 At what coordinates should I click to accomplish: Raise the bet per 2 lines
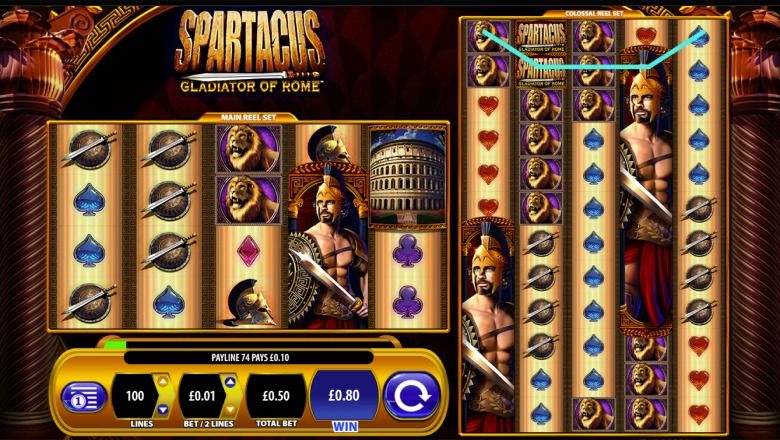click(229, 380)
